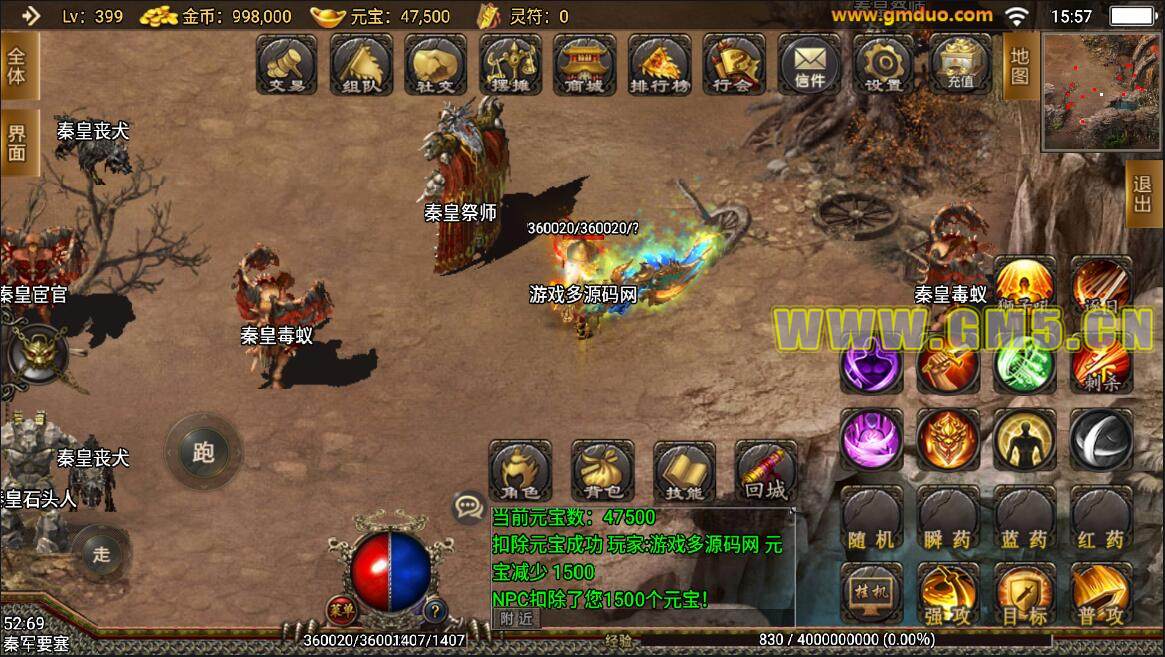Open the minimap in the corner
This screenshot has height=657, width=1165.
(x=1100, y=90)
